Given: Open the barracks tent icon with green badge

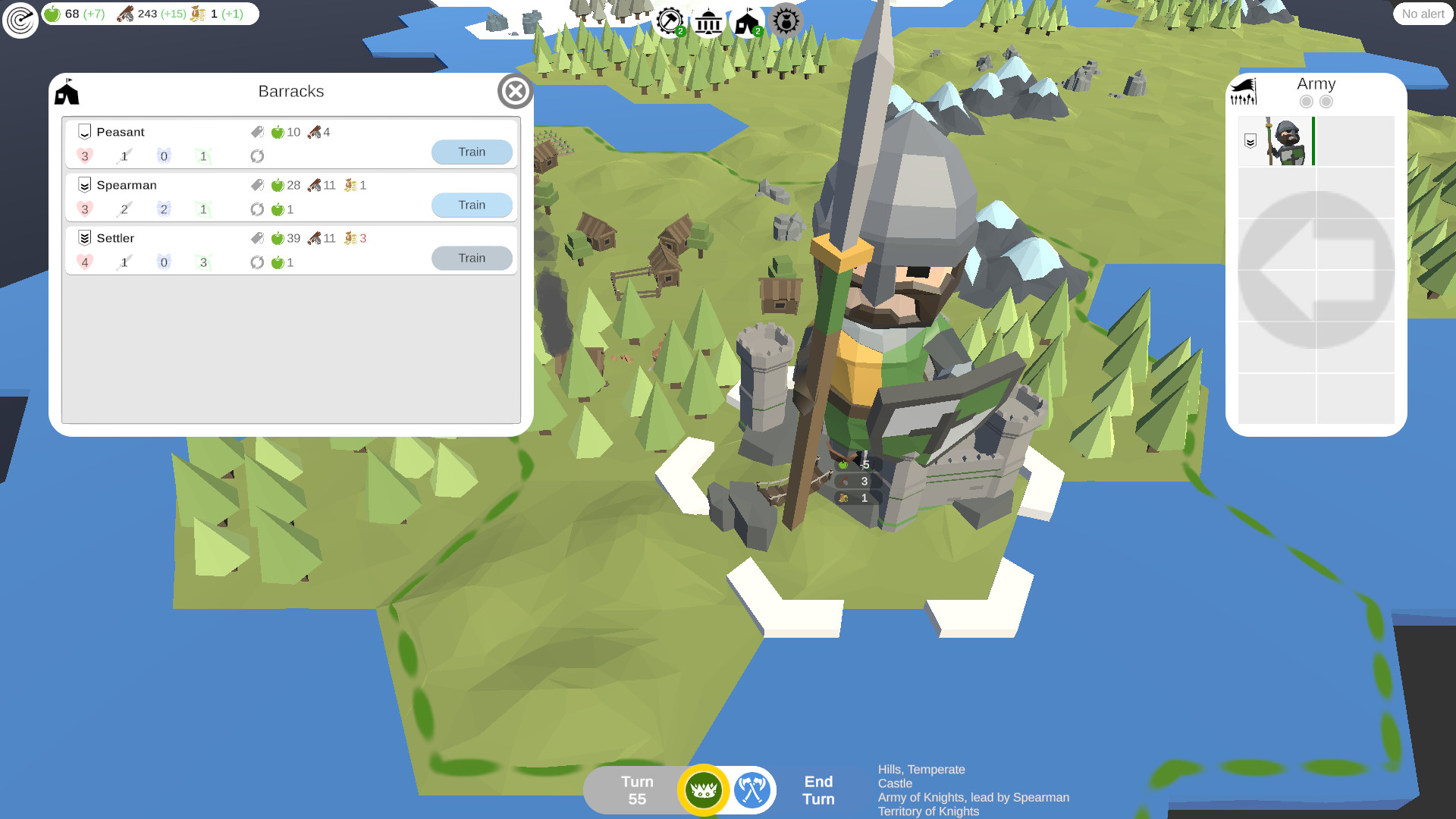Looking at the screenshot, I should pyautogui.click(x=745, y=22).
